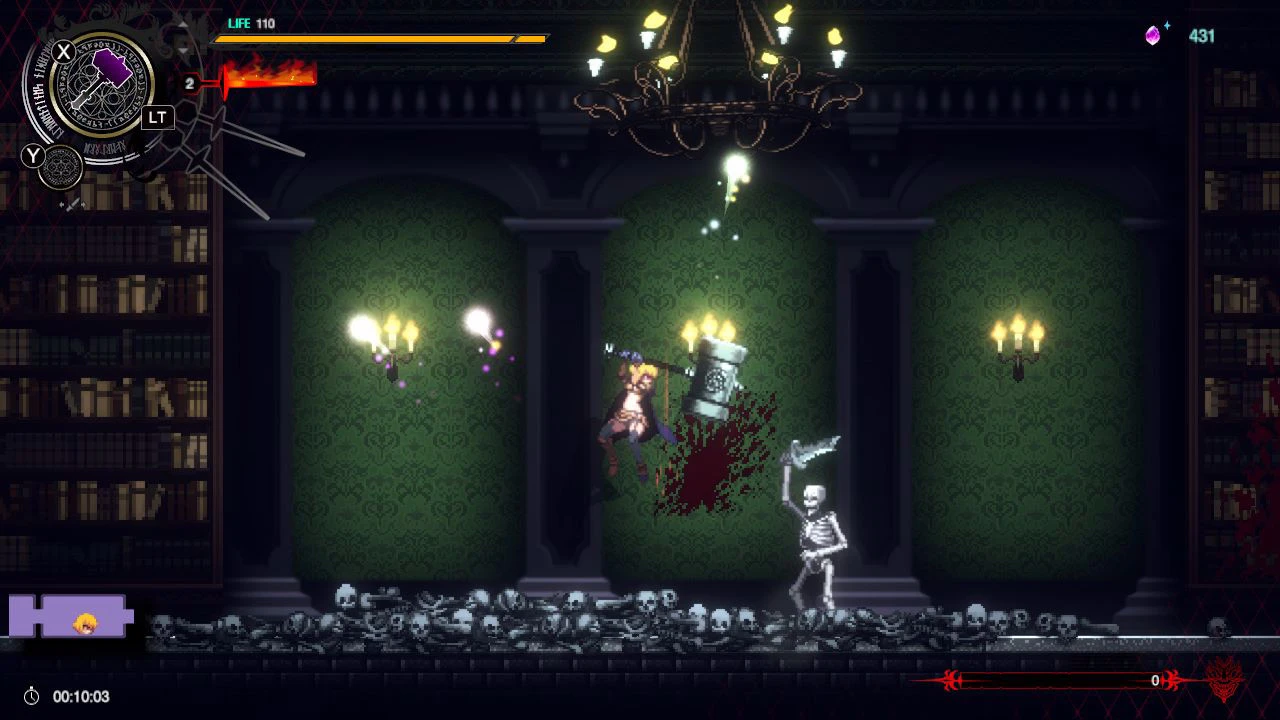Toggle the LT button prompt
The image size is (1280, 720).
[156, 117]
